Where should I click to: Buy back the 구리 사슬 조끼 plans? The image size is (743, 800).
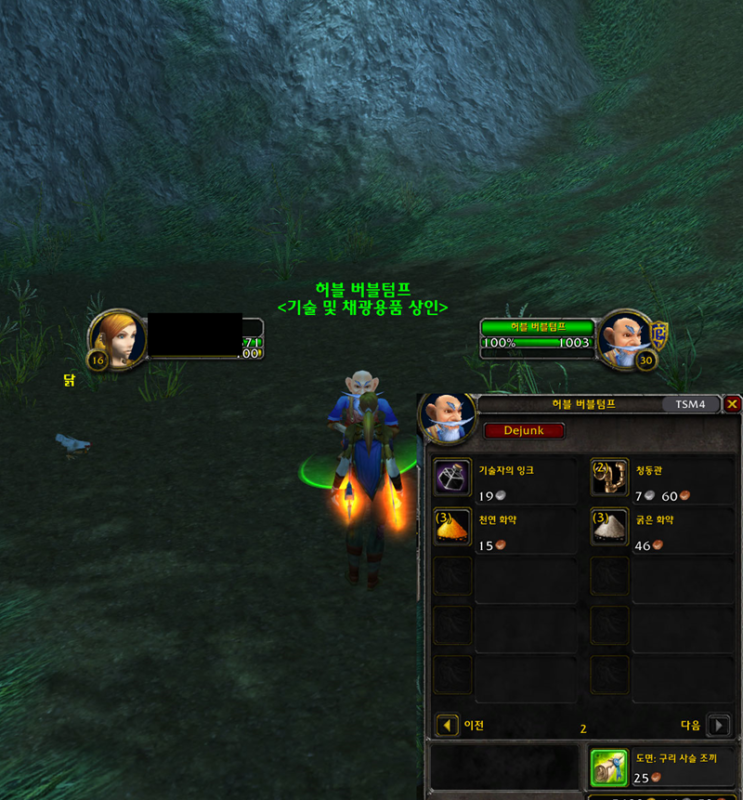tap(609, 768)
